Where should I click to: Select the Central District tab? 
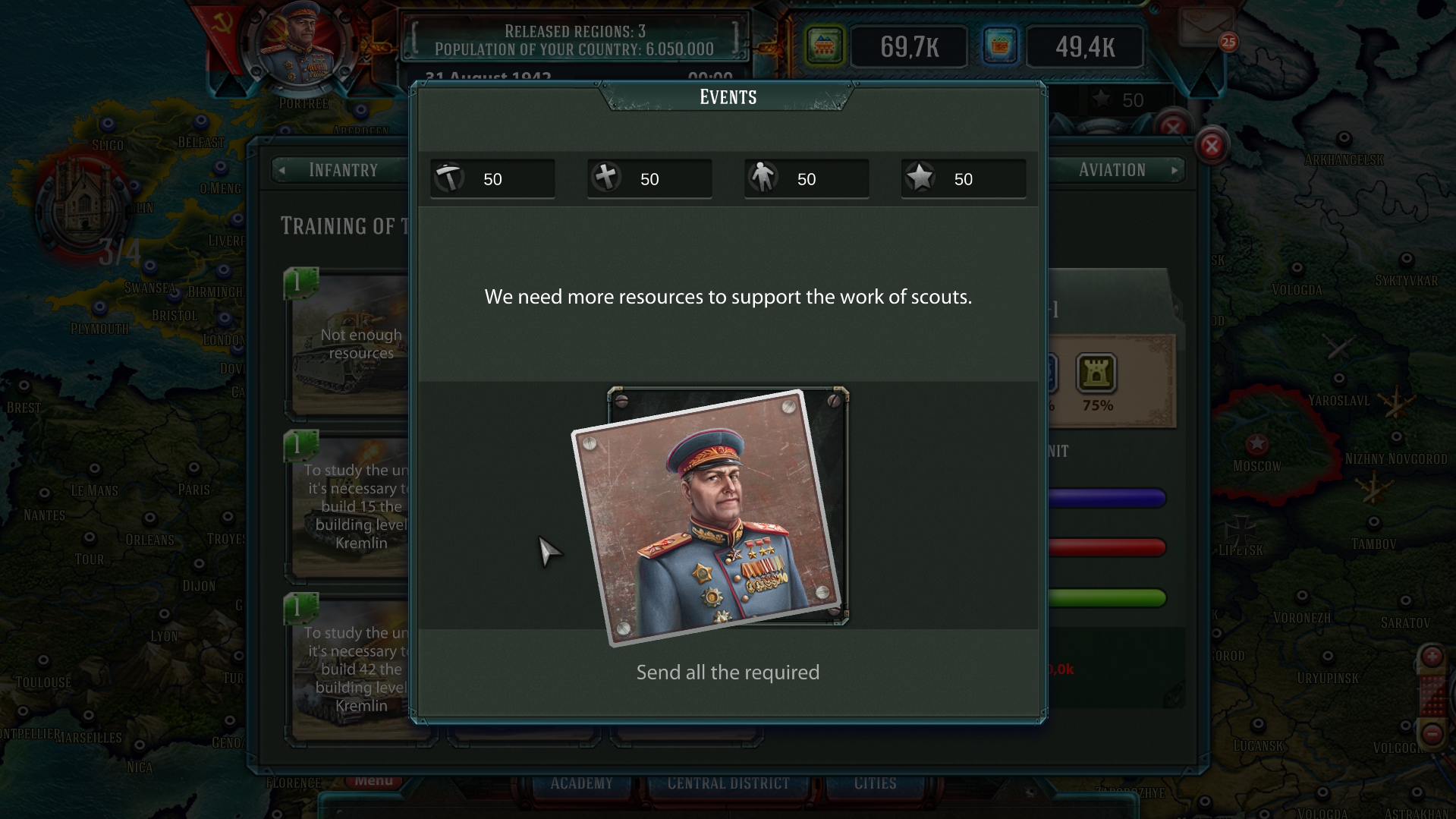coord(728,783)
